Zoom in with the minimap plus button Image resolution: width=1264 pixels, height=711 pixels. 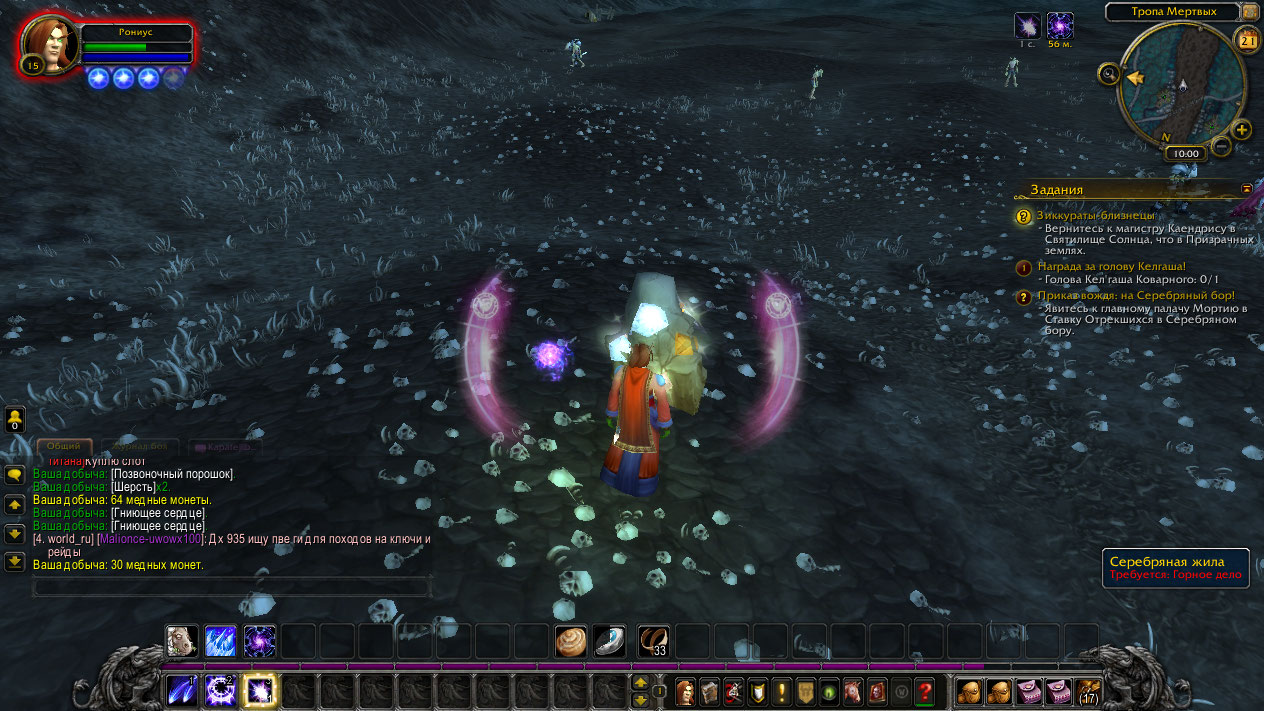1241,129
